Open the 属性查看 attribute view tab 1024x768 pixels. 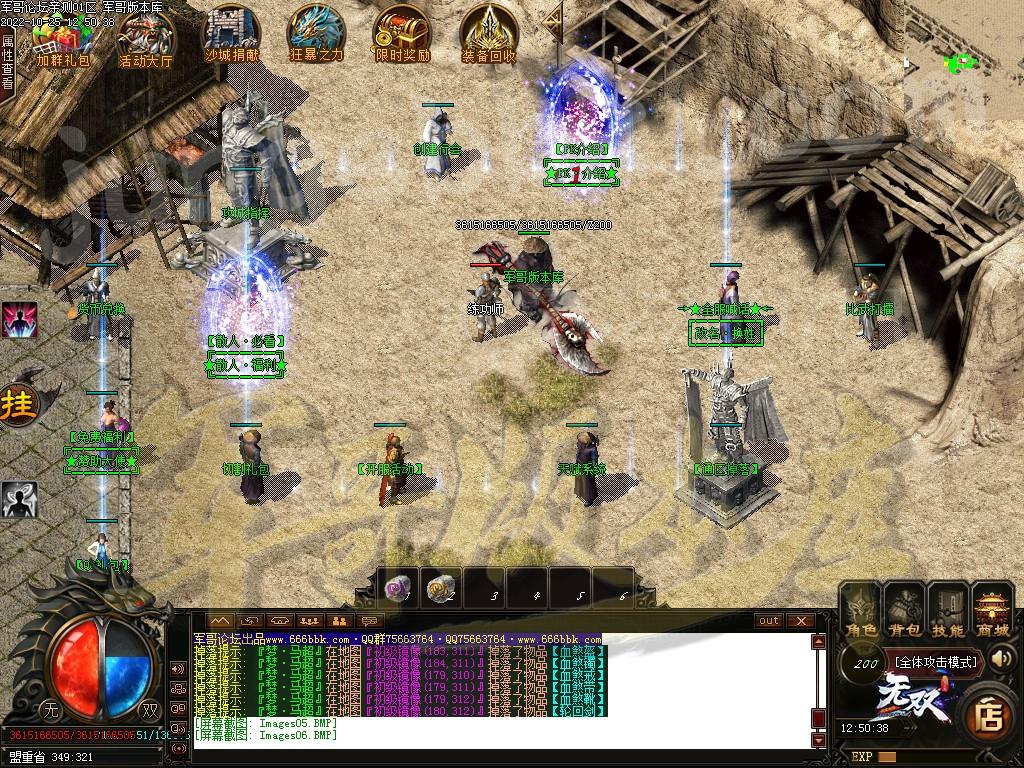pos(8,62)
